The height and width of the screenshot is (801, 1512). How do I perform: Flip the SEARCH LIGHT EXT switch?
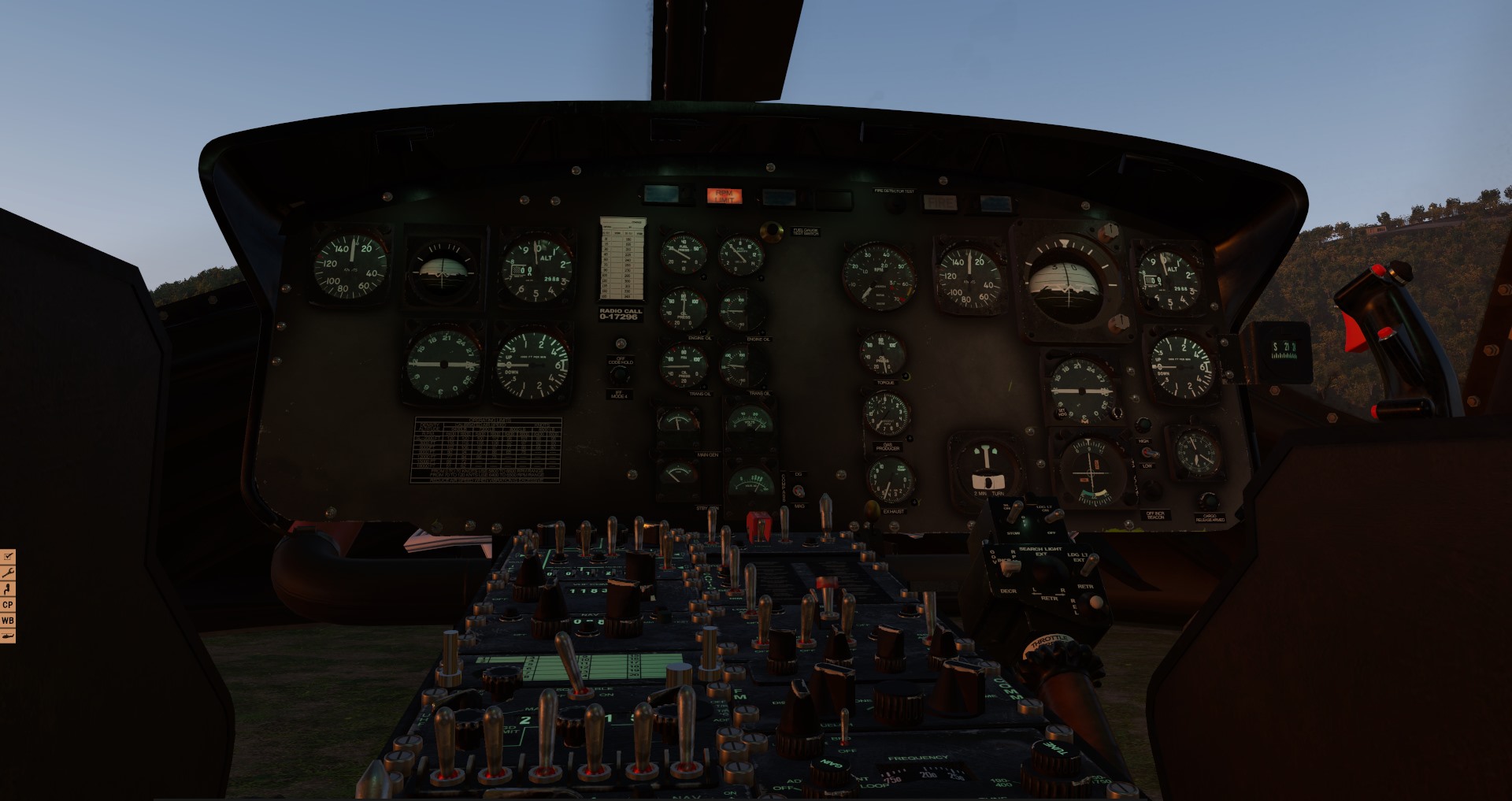[x=1050, y=569]
